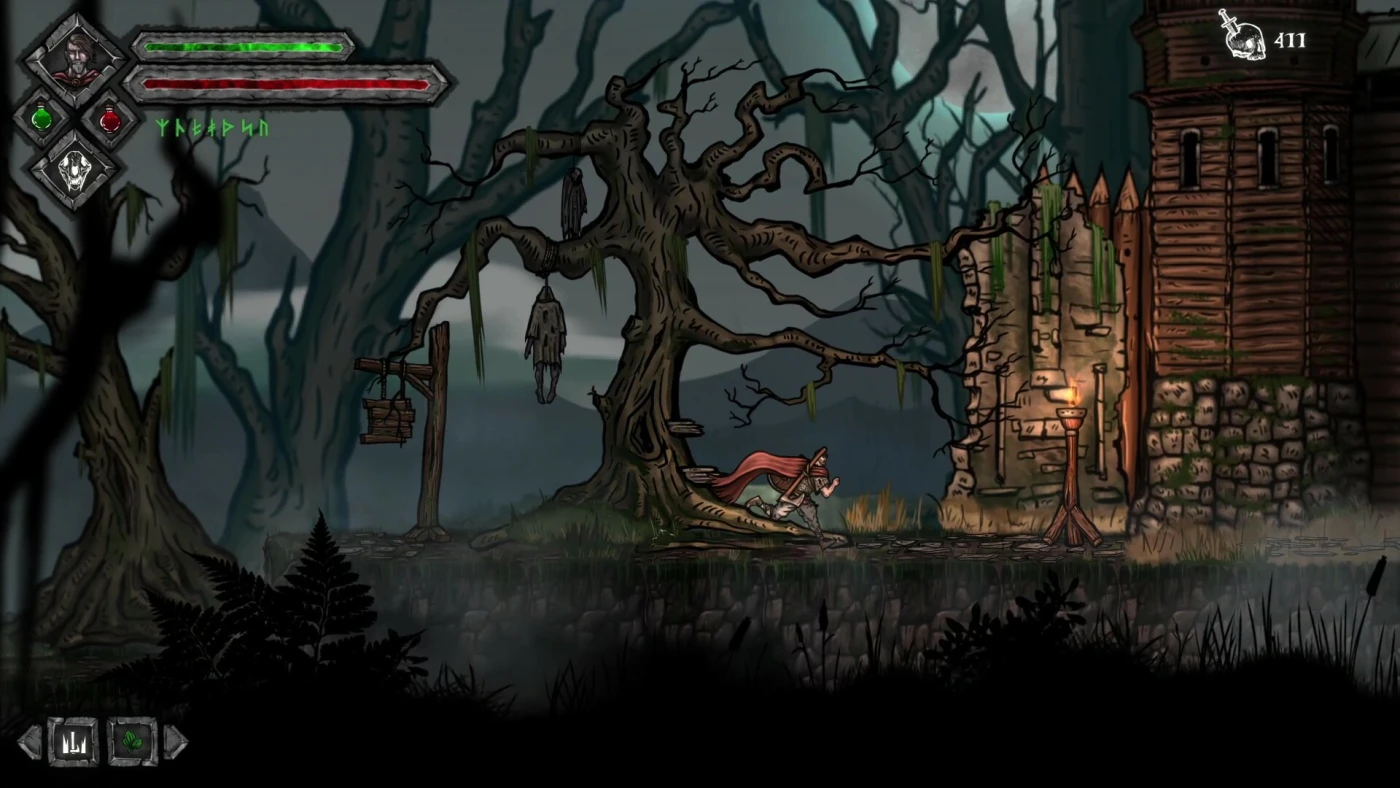
Task: Use the green potion slot
Action: tap(41, 118)
